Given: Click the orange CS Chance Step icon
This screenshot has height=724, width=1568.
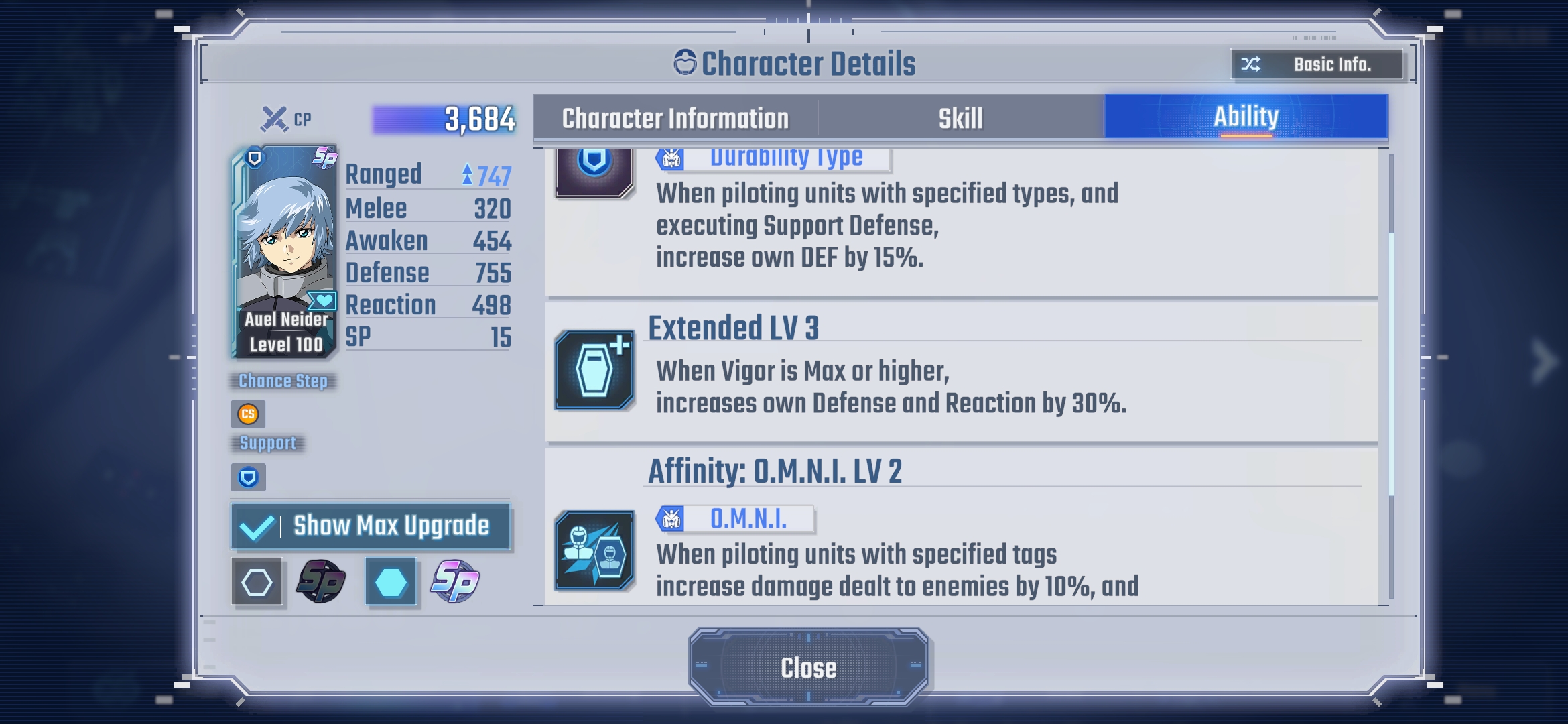Looking at the screenshot, I should pyautogui.click(x=248, y=414).
